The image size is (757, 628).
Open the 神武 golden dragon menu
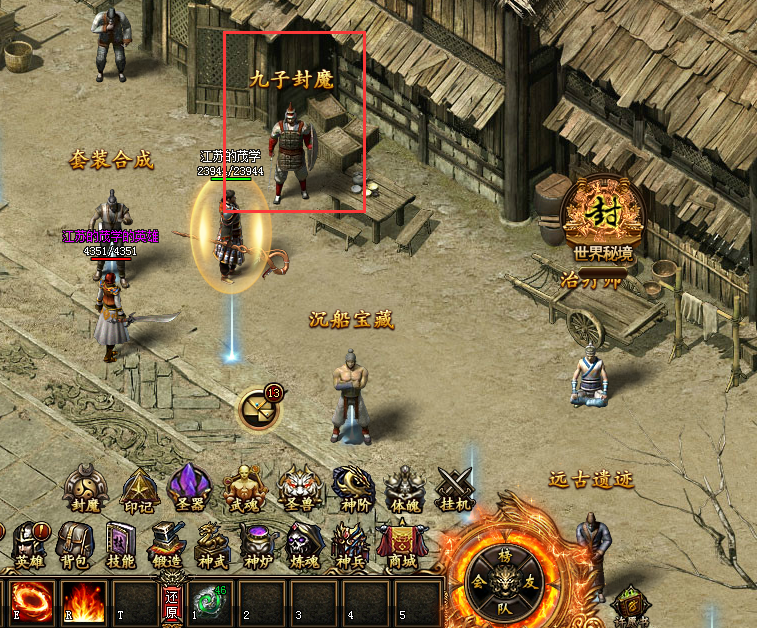pos(213,543)
